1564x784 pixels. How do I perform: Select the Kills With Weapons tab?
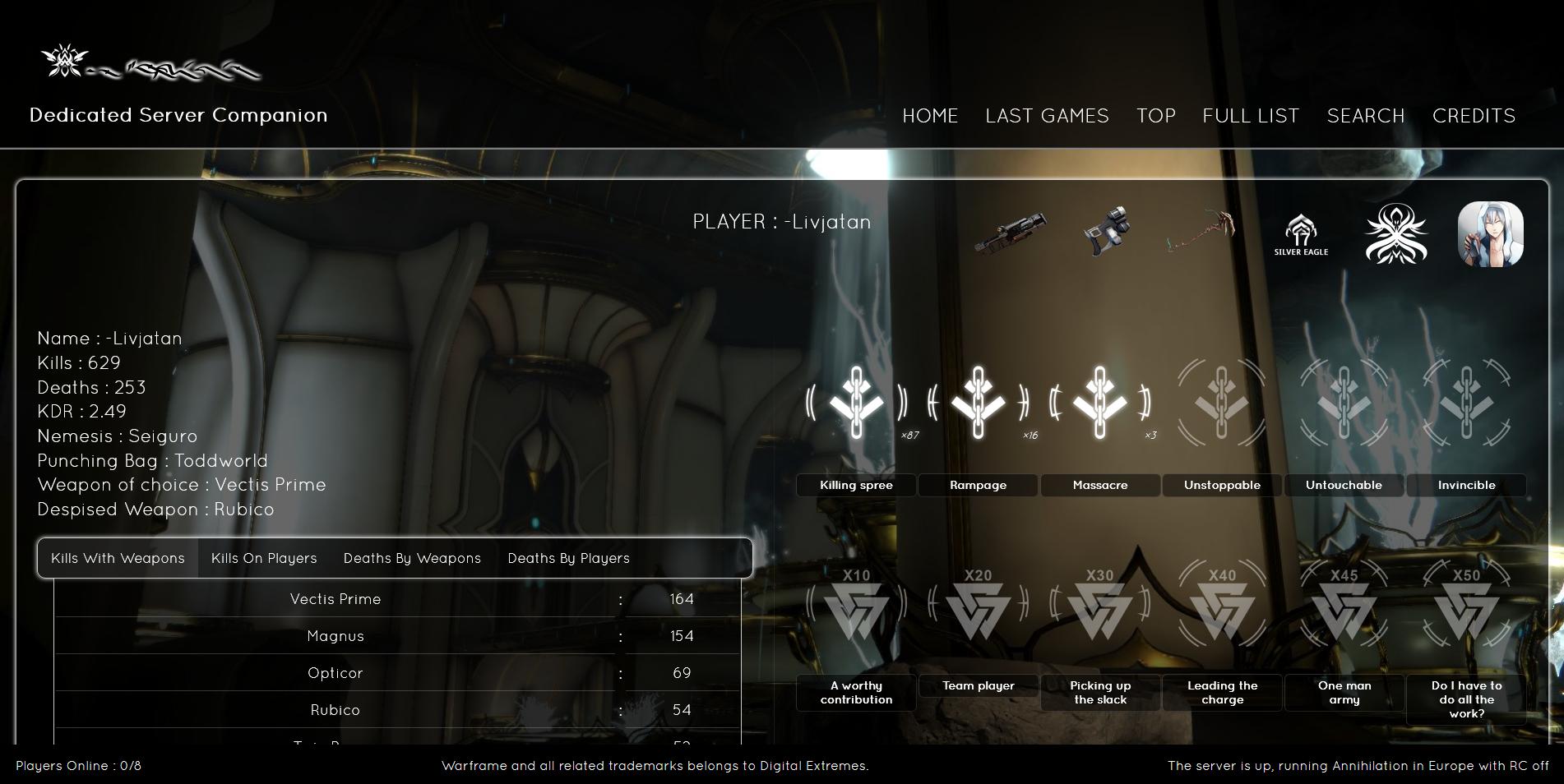click(118, 559)
